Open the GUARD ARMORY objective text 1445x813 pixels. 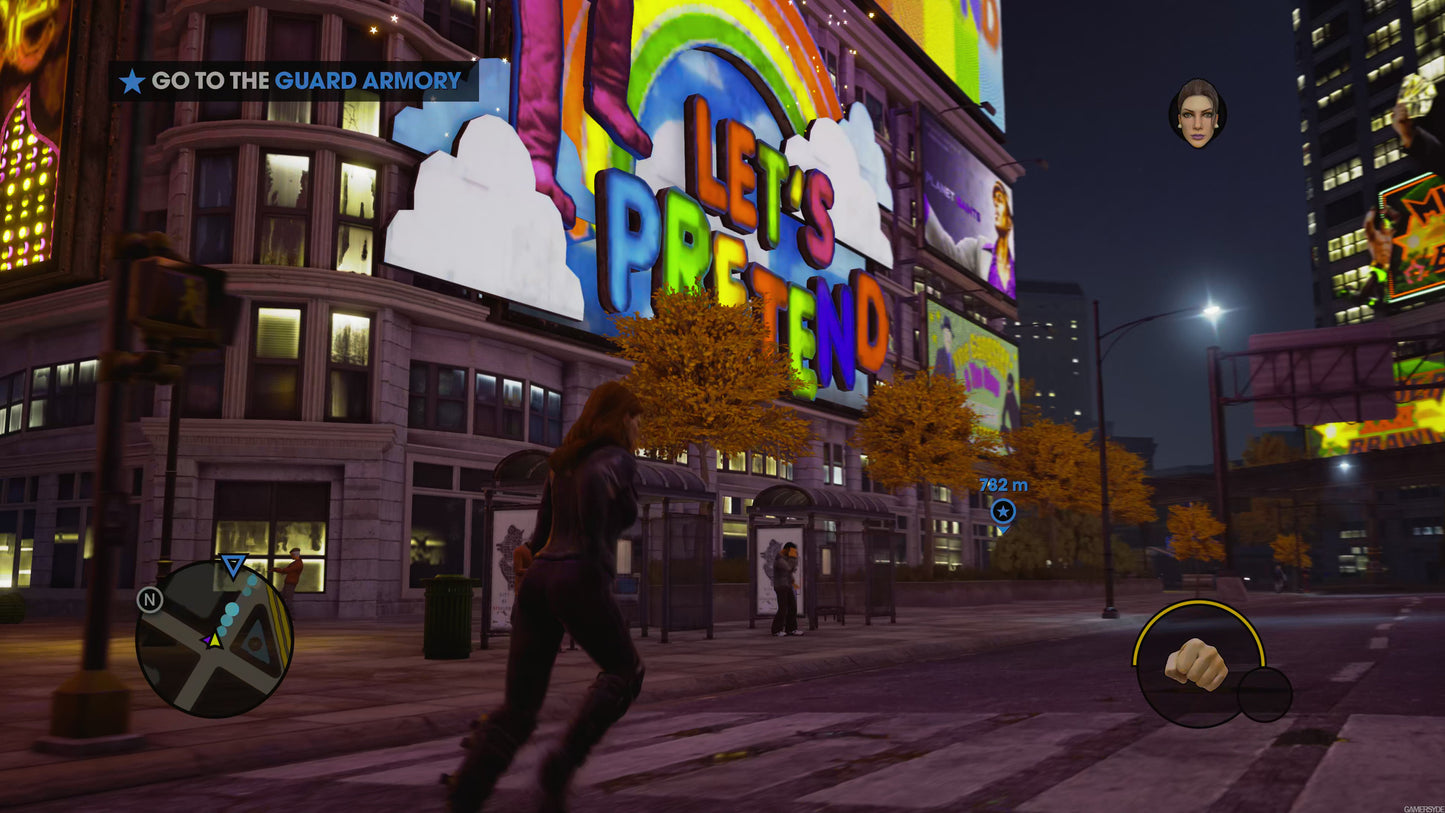[x=367, y=81]
